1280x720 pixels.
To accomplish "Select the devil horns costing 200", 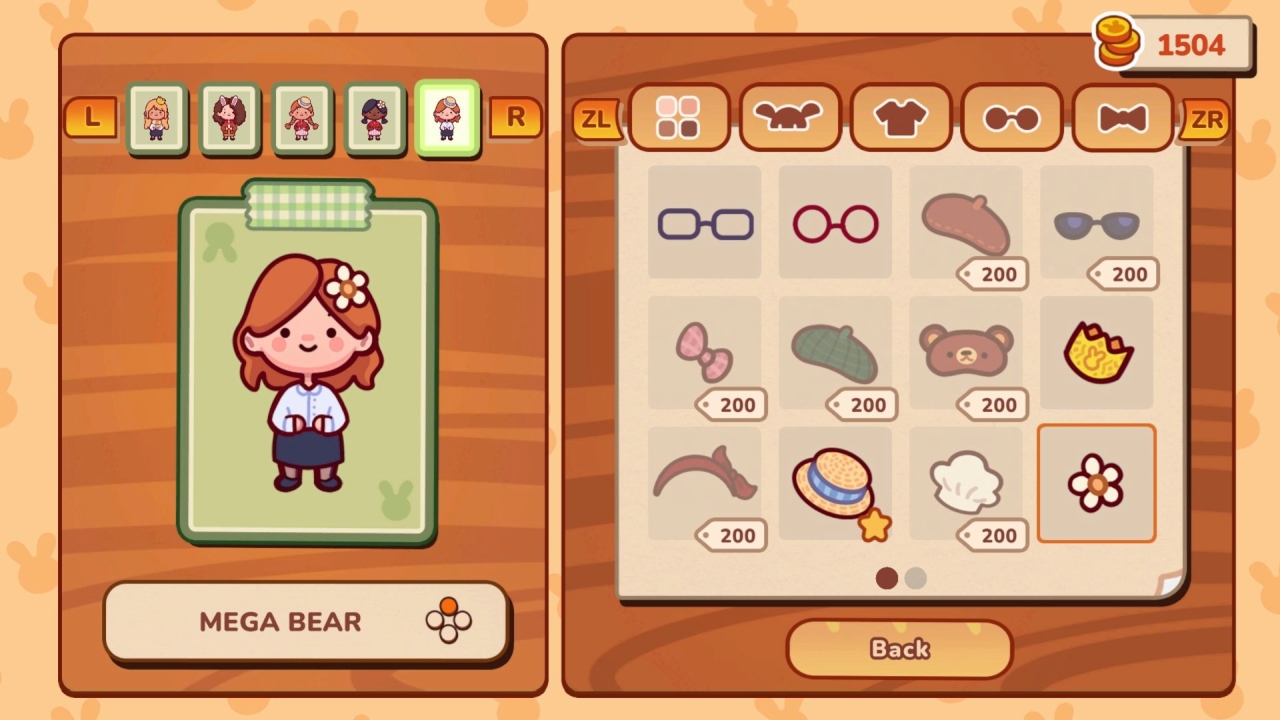I will tap(704, 480).
